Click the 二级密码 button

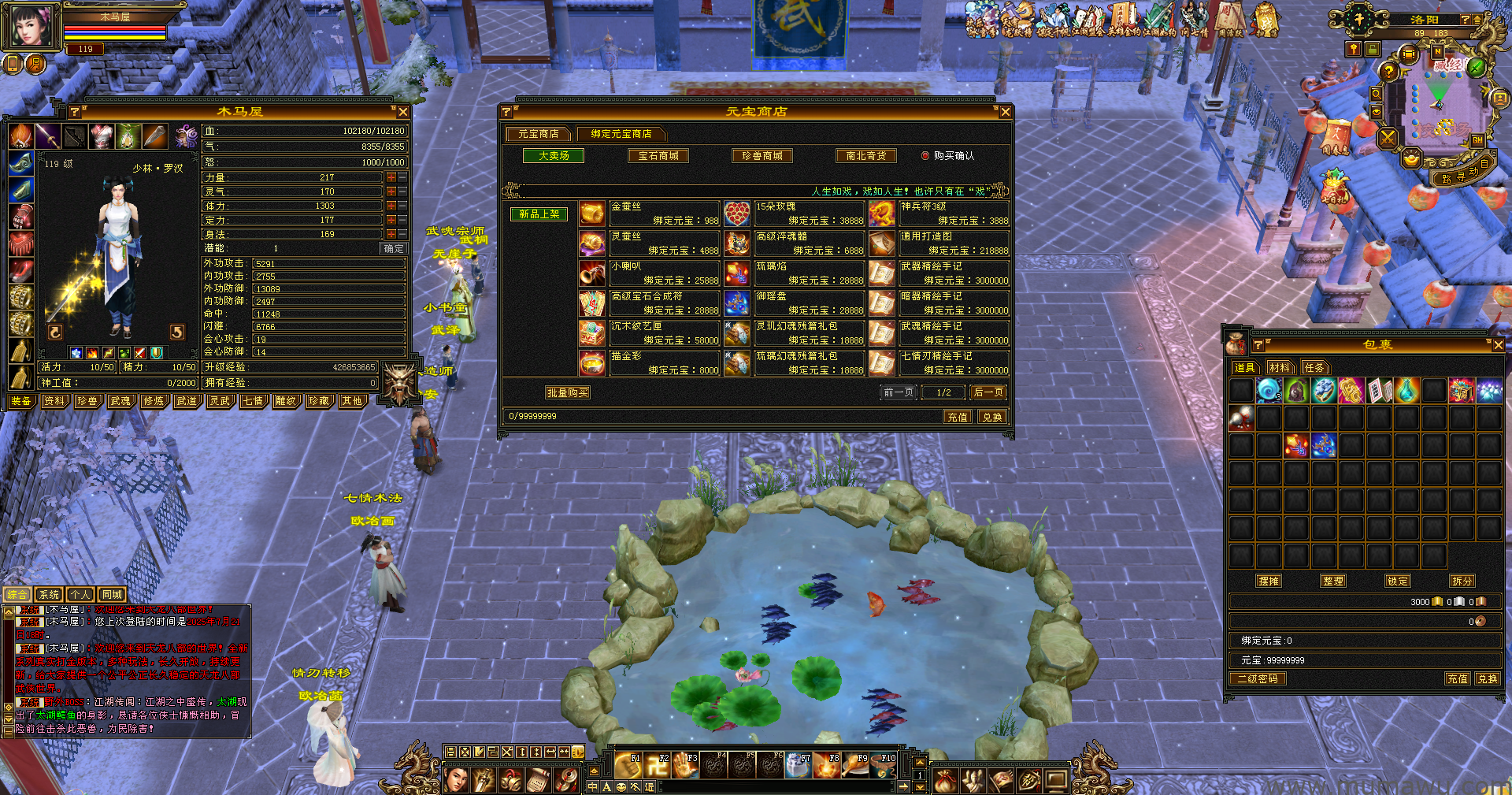(1258, 678)
